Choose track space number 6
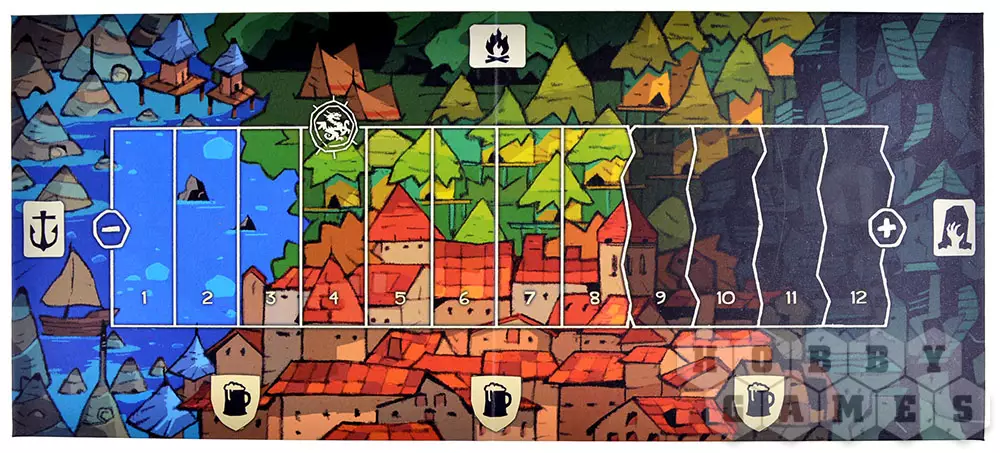This screenshot has height=453, width=1000. (x=464, y=226)
